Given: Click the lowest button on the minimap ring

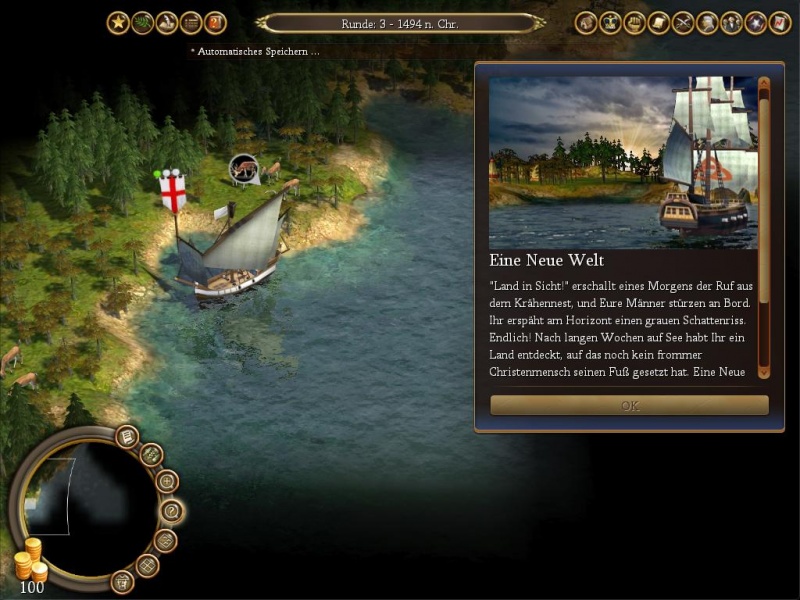Looking at the screenshot, I should (122, 580).
